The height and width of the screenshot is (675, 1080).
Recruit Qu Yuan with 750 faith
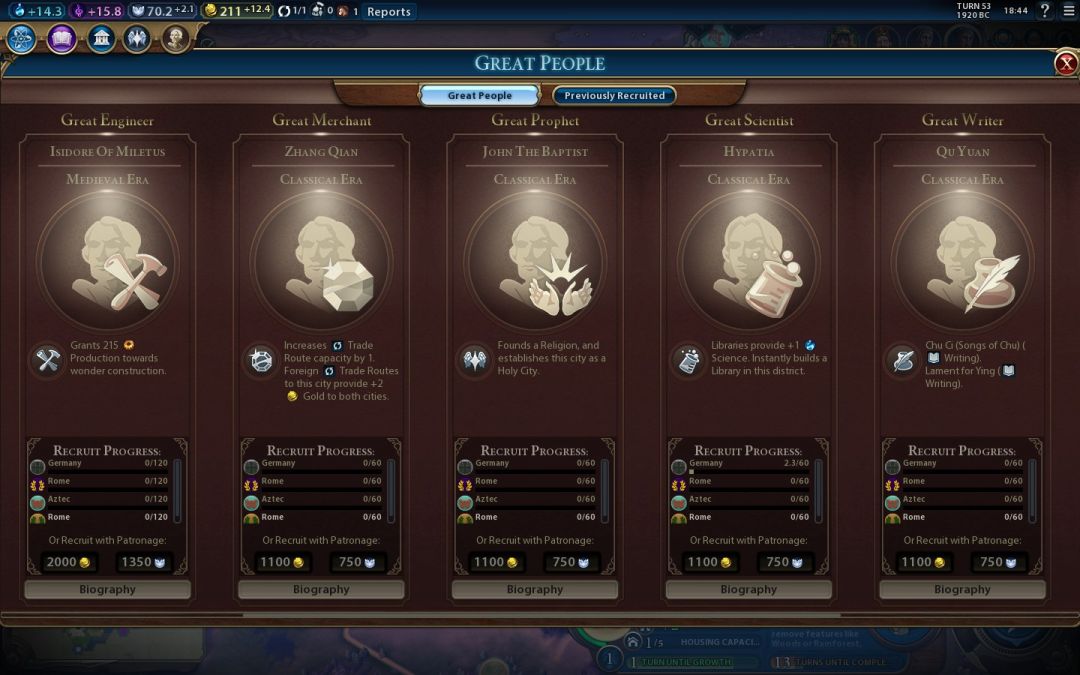pos(998,562)
